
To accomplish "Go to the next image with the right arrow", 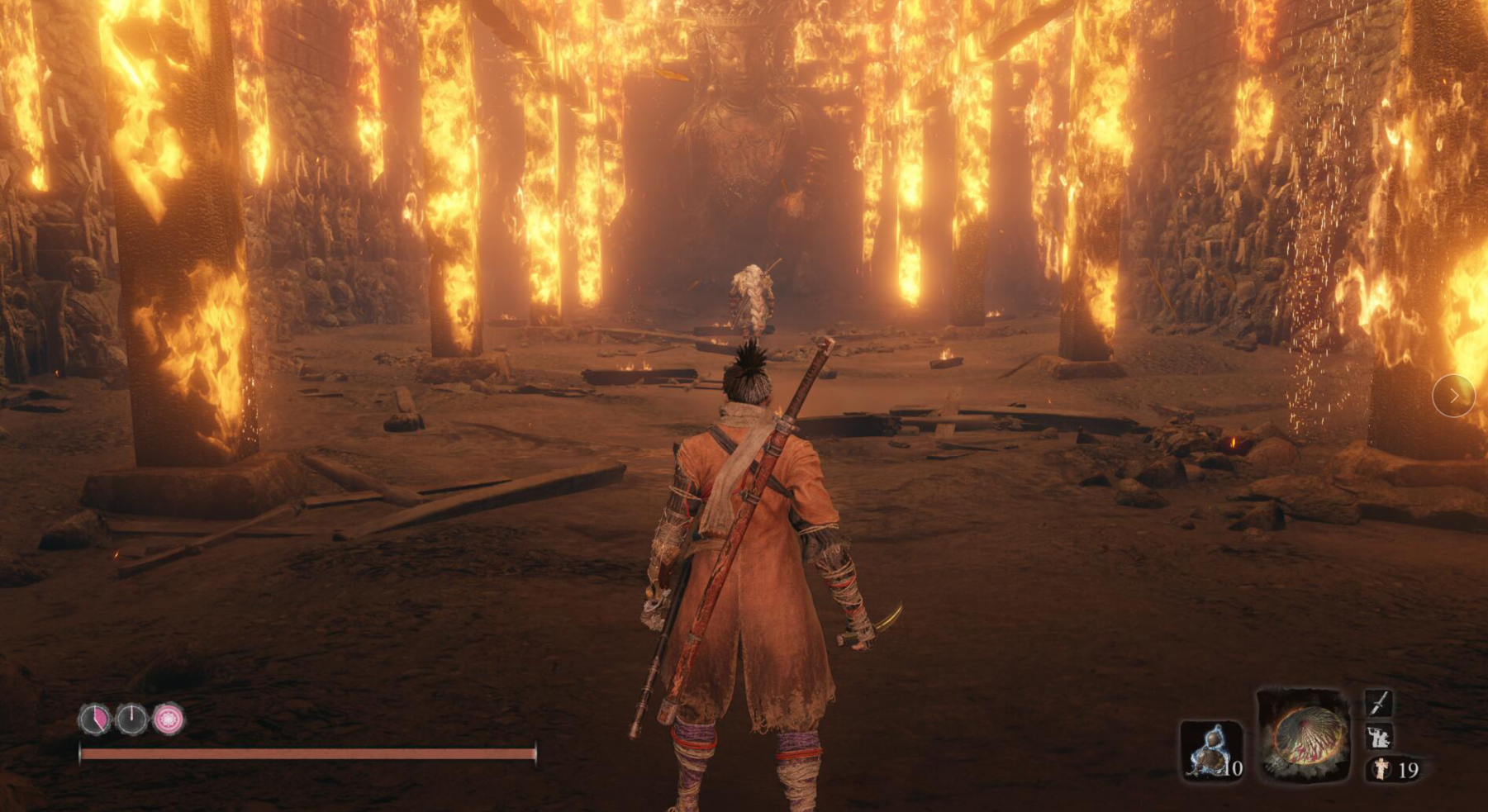I will point(1453,396).
